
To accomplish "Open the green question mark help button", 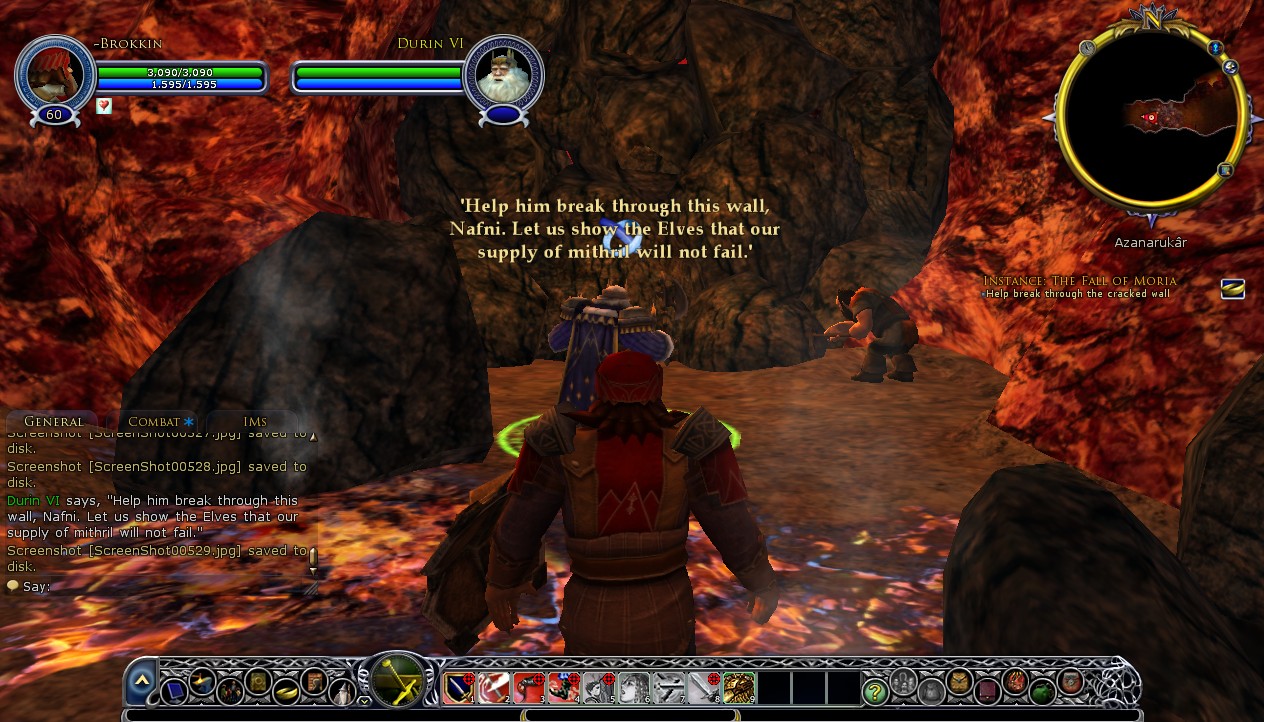I will tap(876, 690).
